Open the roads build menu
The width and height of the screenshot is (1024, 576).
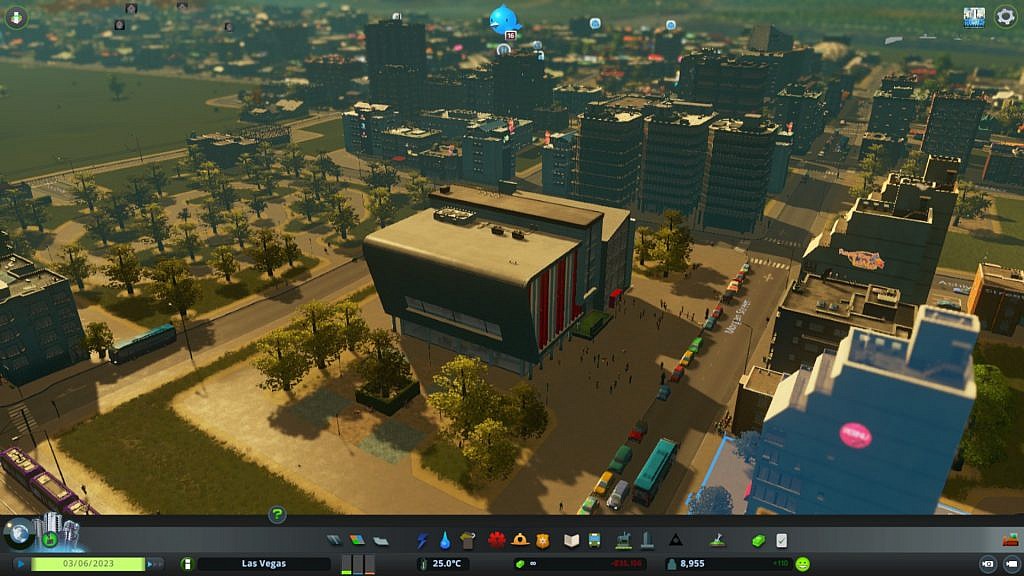click(334, 540)
